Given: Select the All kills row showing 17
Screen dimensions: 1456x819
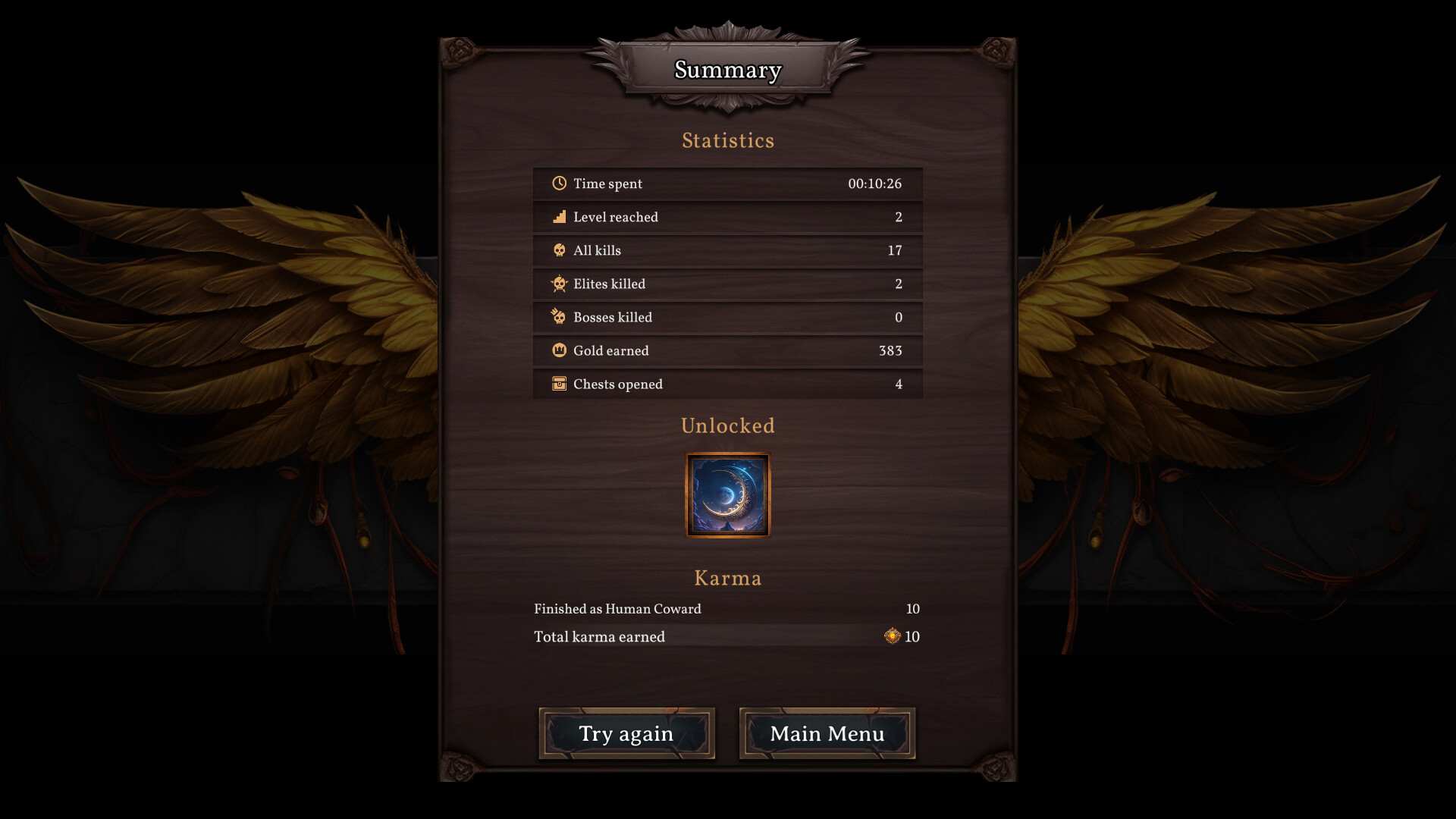Looking at the screenshot, I should [x=727, y=250].
